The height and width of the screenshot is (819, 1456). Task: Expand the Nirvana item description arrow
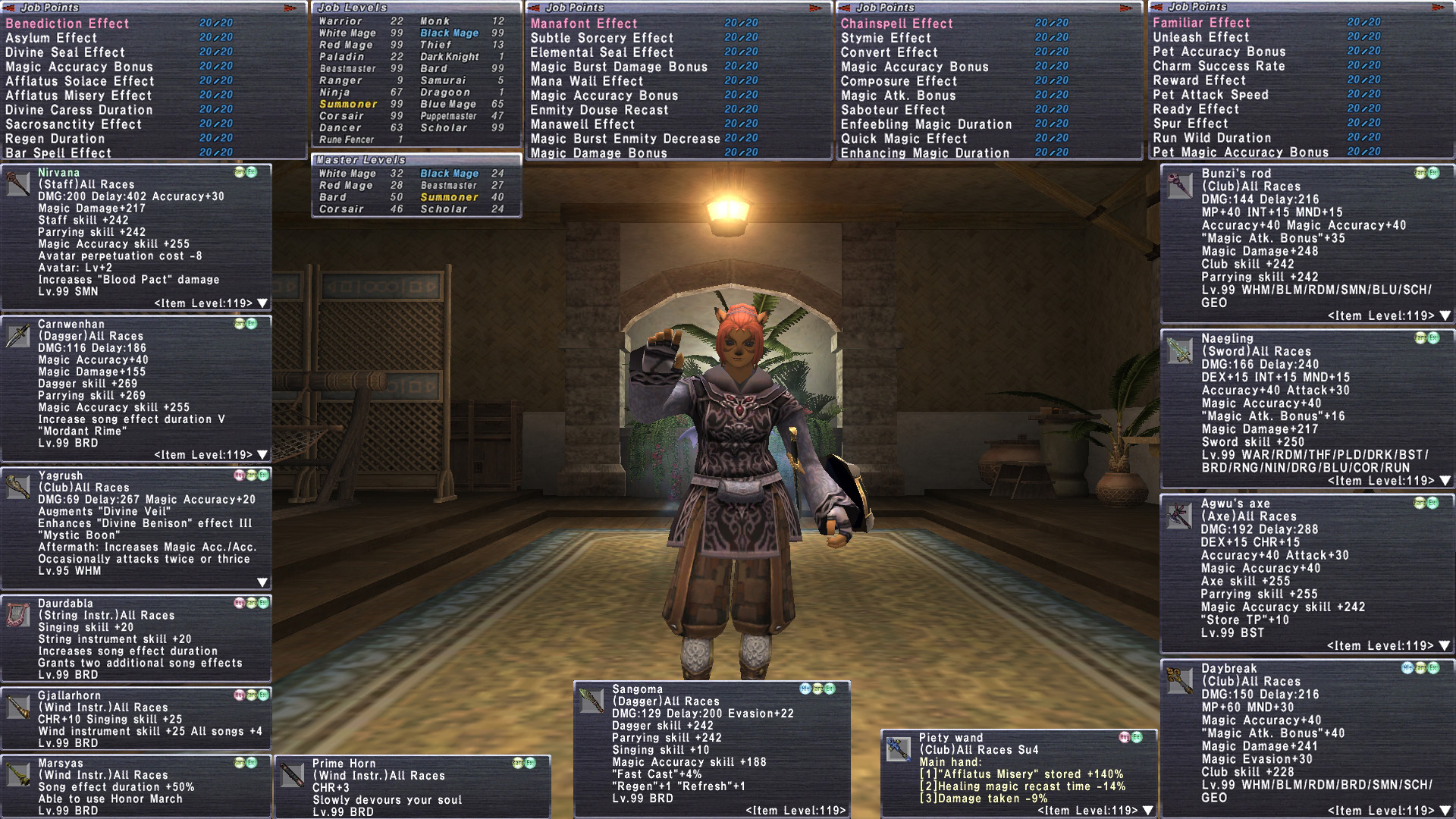click(x=262, y=303)
